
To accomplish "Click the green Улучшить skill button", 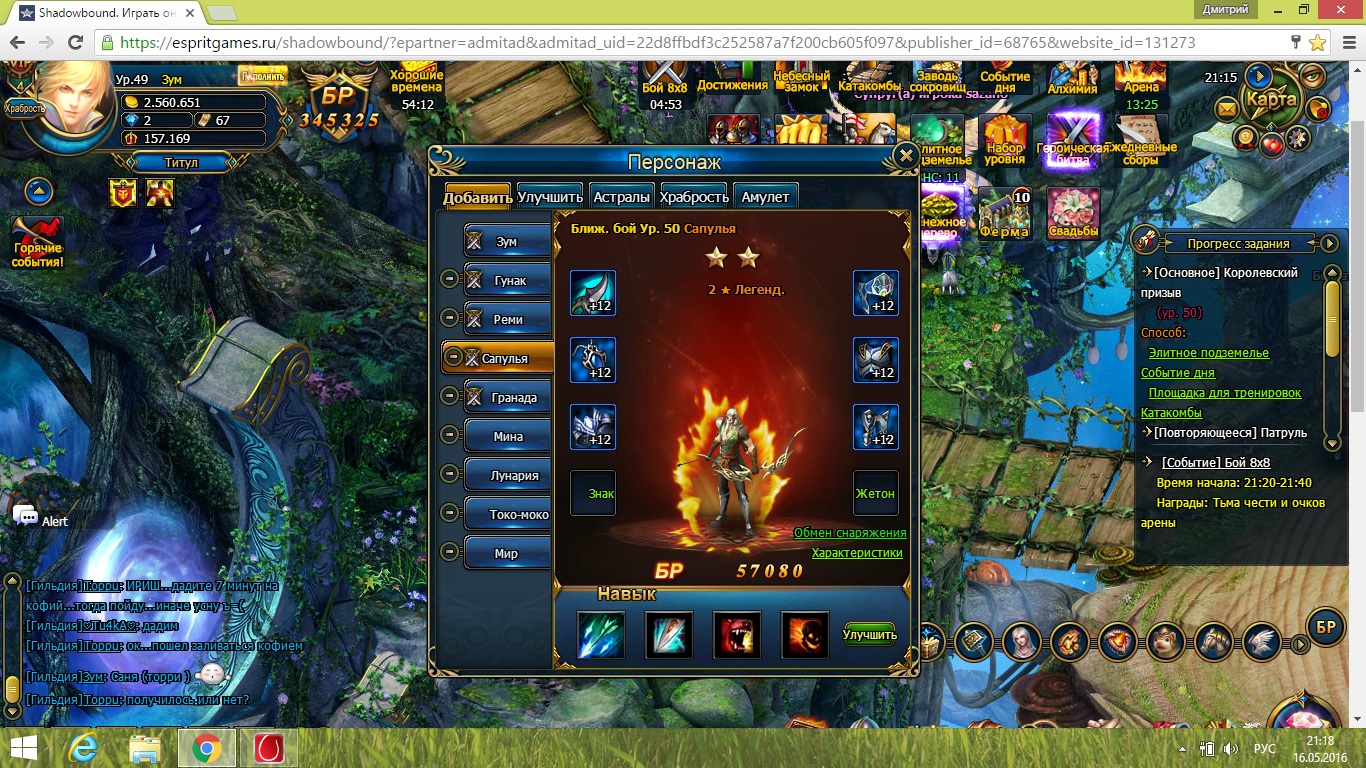I will point(869,634).
